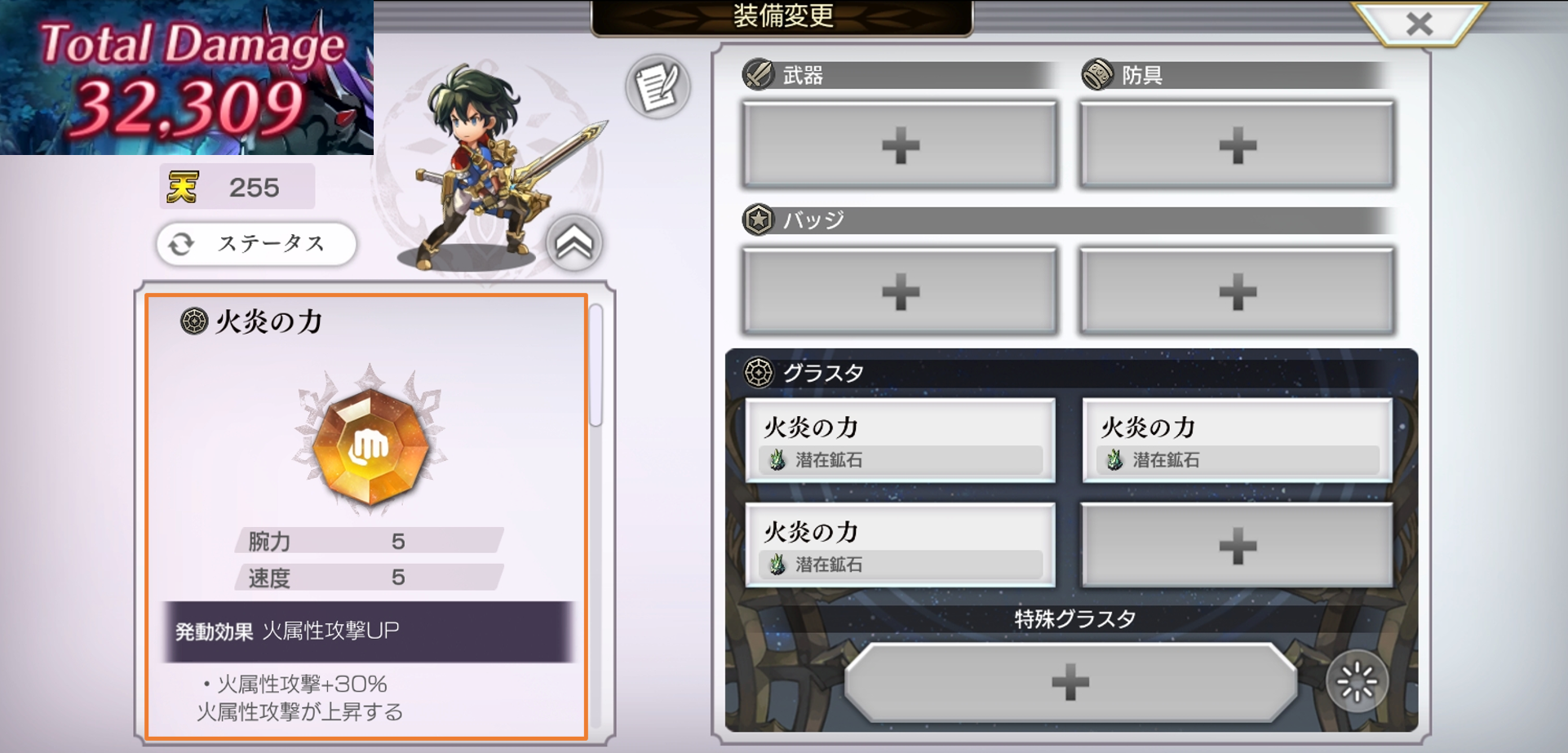Image resolution: width=1568 pixels, height=753 pixels.
Task: Close the equipment change screen
Action: (1419, 24)
